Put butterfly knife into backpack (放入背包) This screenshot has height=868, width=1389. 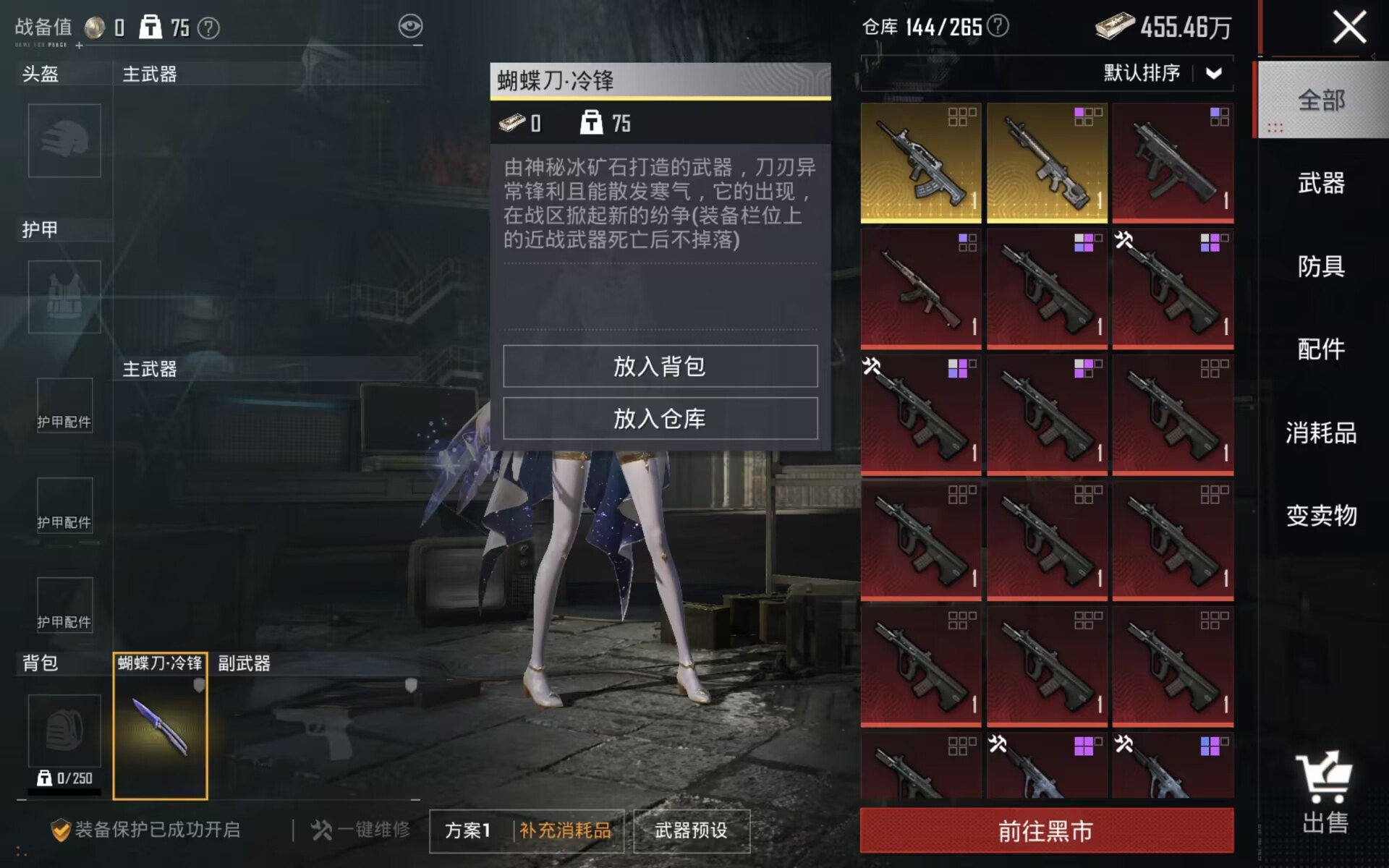point(660,366)
